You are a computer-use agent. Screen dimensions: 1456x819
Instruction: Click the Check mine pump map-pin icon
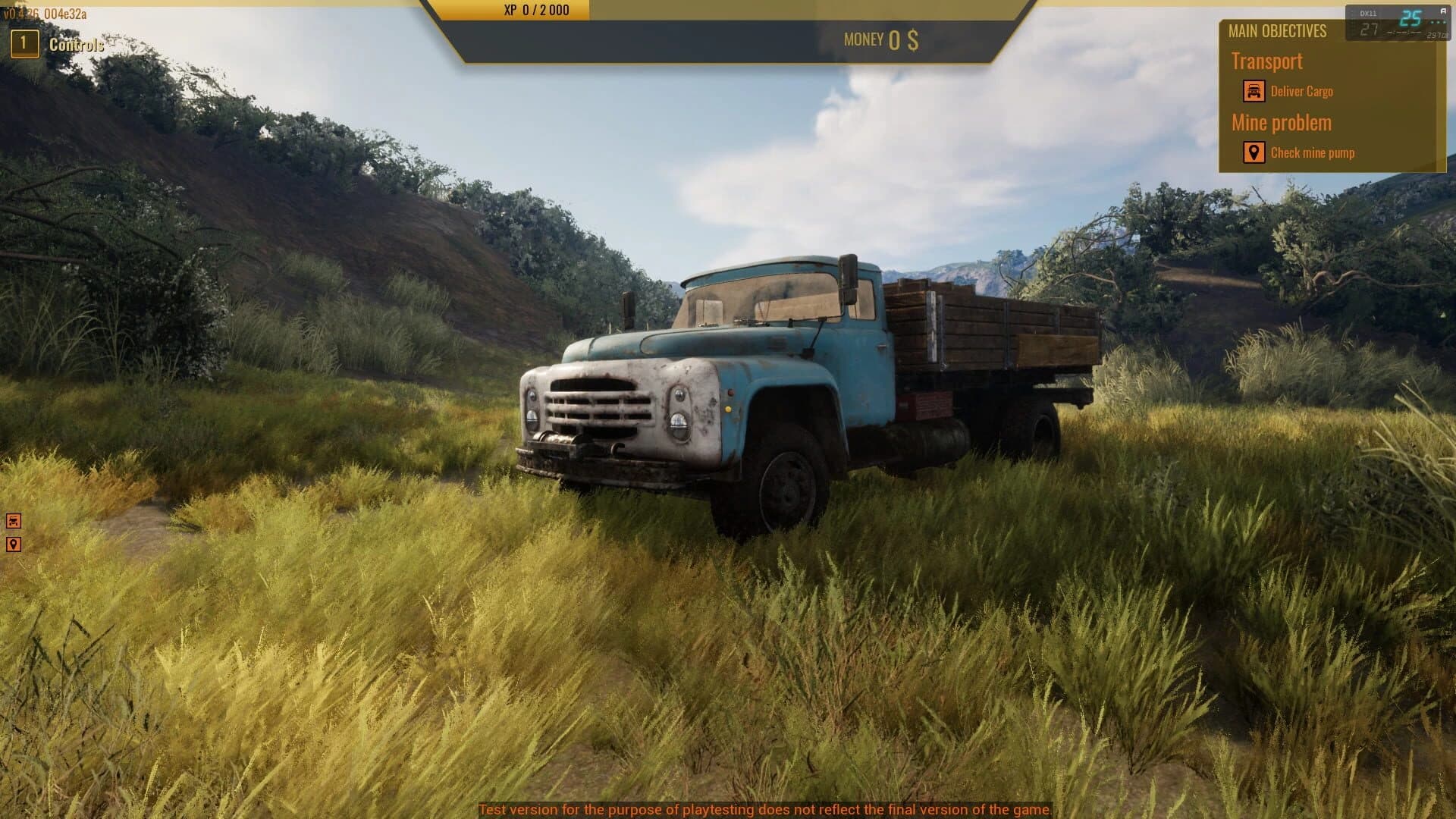coord(1254,152)
